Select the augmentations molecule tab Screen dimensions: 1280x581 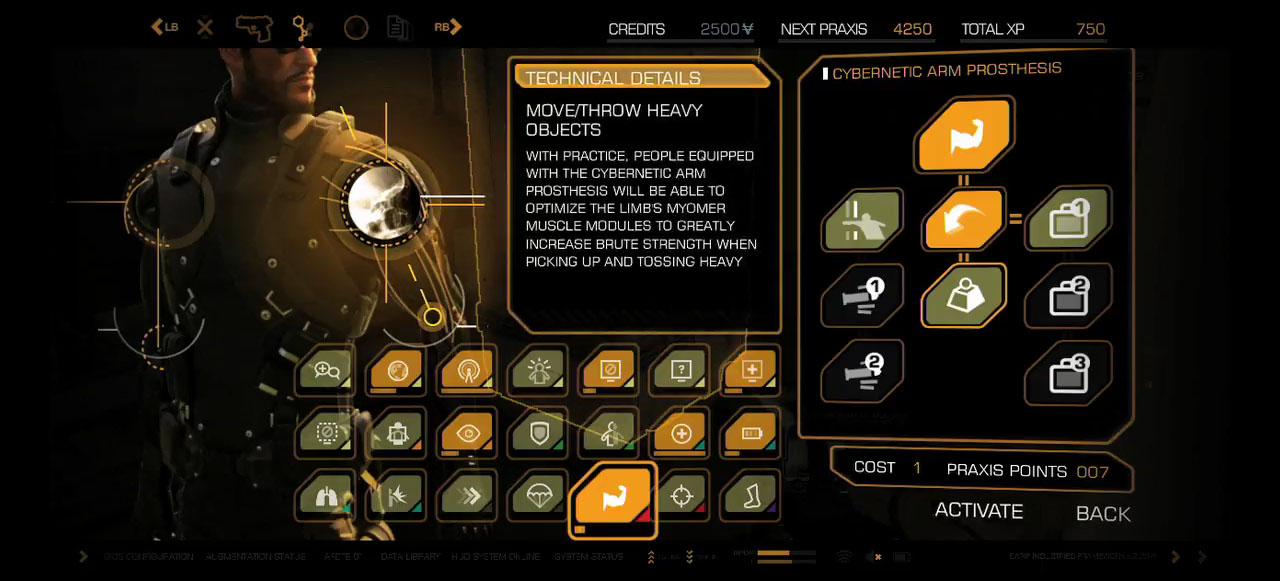tap(302, 27)
